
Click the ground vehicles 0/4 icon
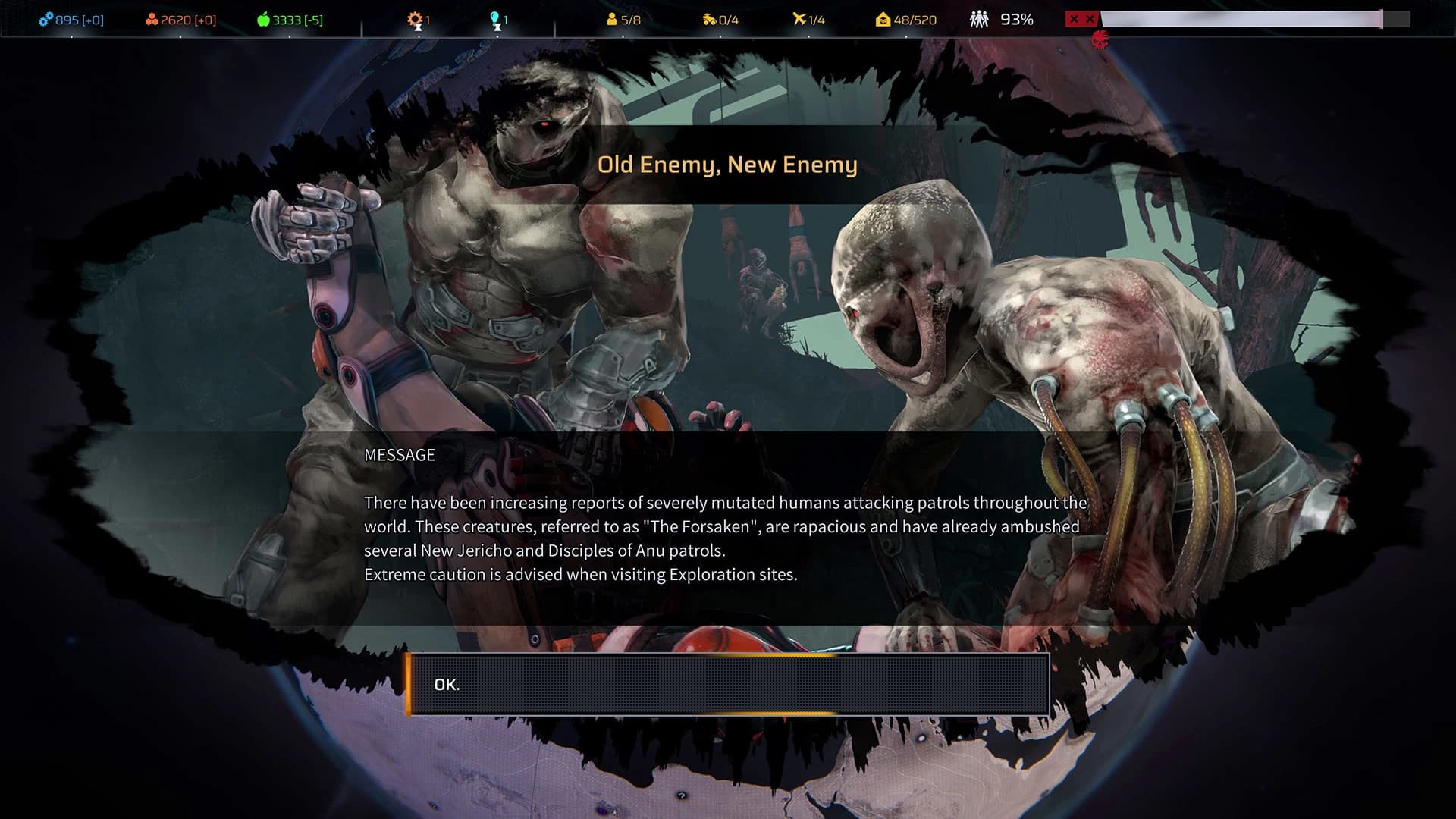coord(710,19)
